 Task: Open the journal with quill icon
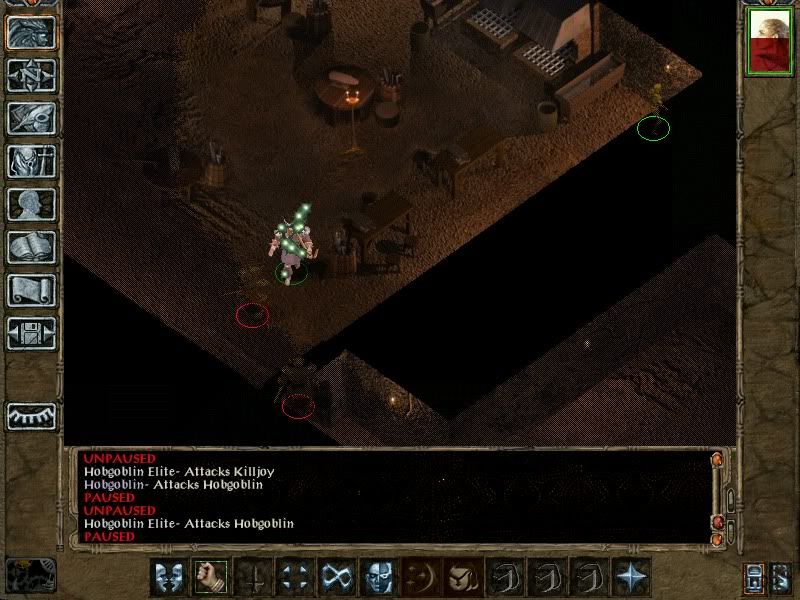[31, 118]
